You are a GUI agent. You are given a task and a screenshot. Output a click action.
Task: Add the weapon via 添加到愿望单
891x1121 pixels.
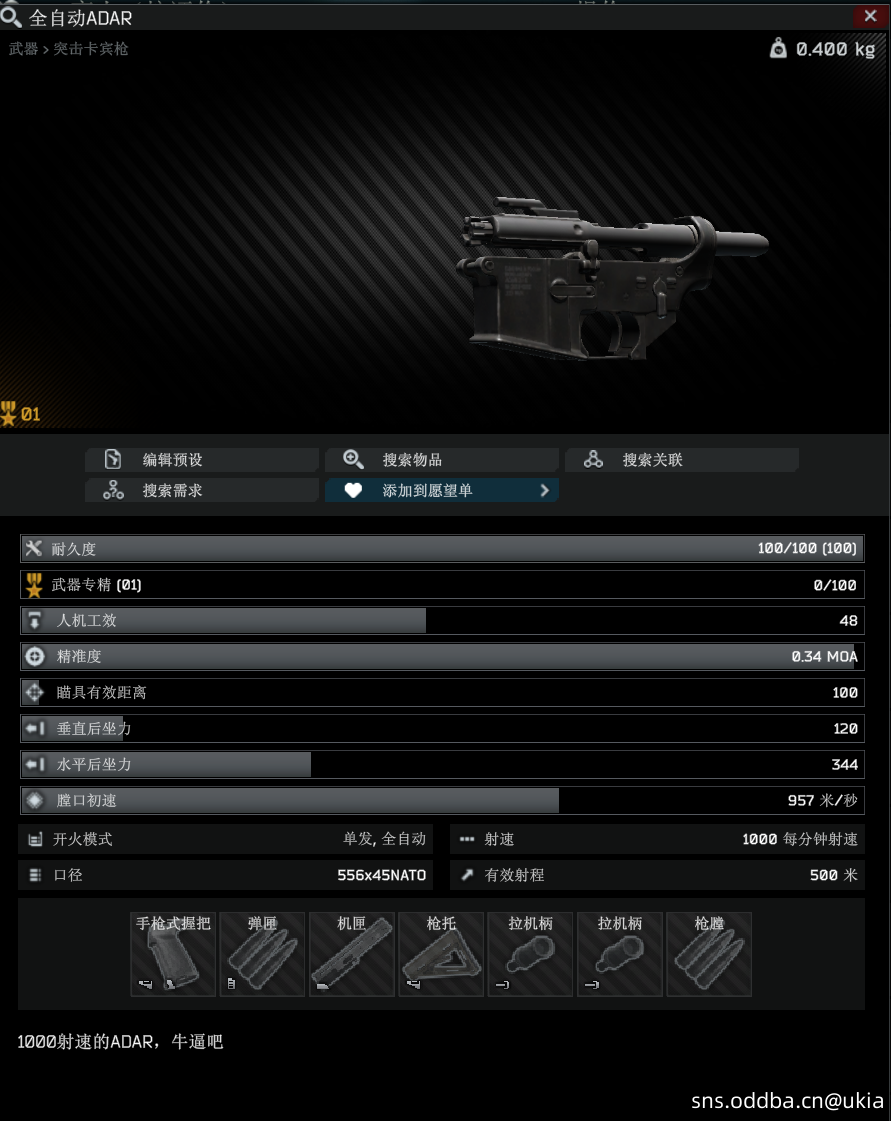pyautogui.click(x=441, y=491)
